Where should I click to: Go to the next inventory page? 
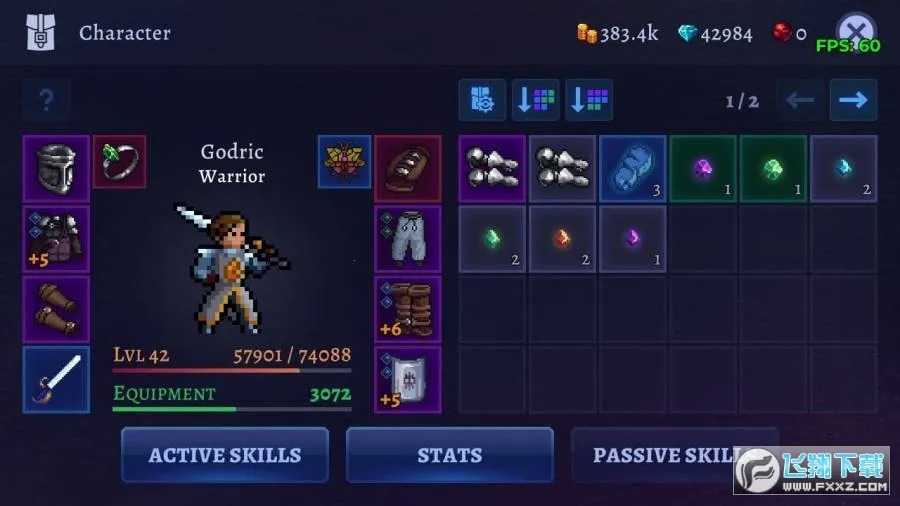(x=853, y=100)
